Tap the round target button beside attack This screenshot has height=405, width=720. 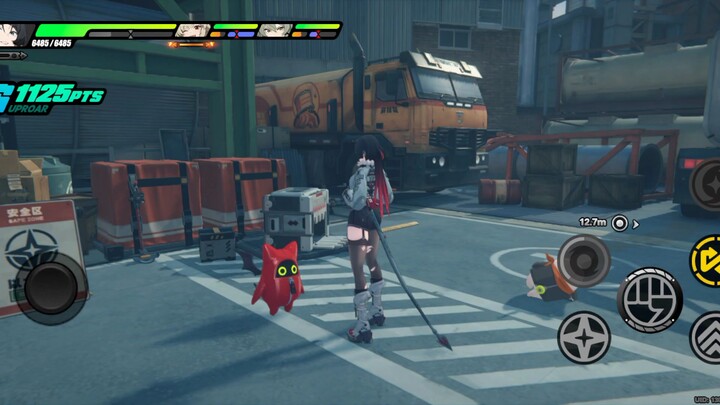pyautogui.click(x=584, y=260)
